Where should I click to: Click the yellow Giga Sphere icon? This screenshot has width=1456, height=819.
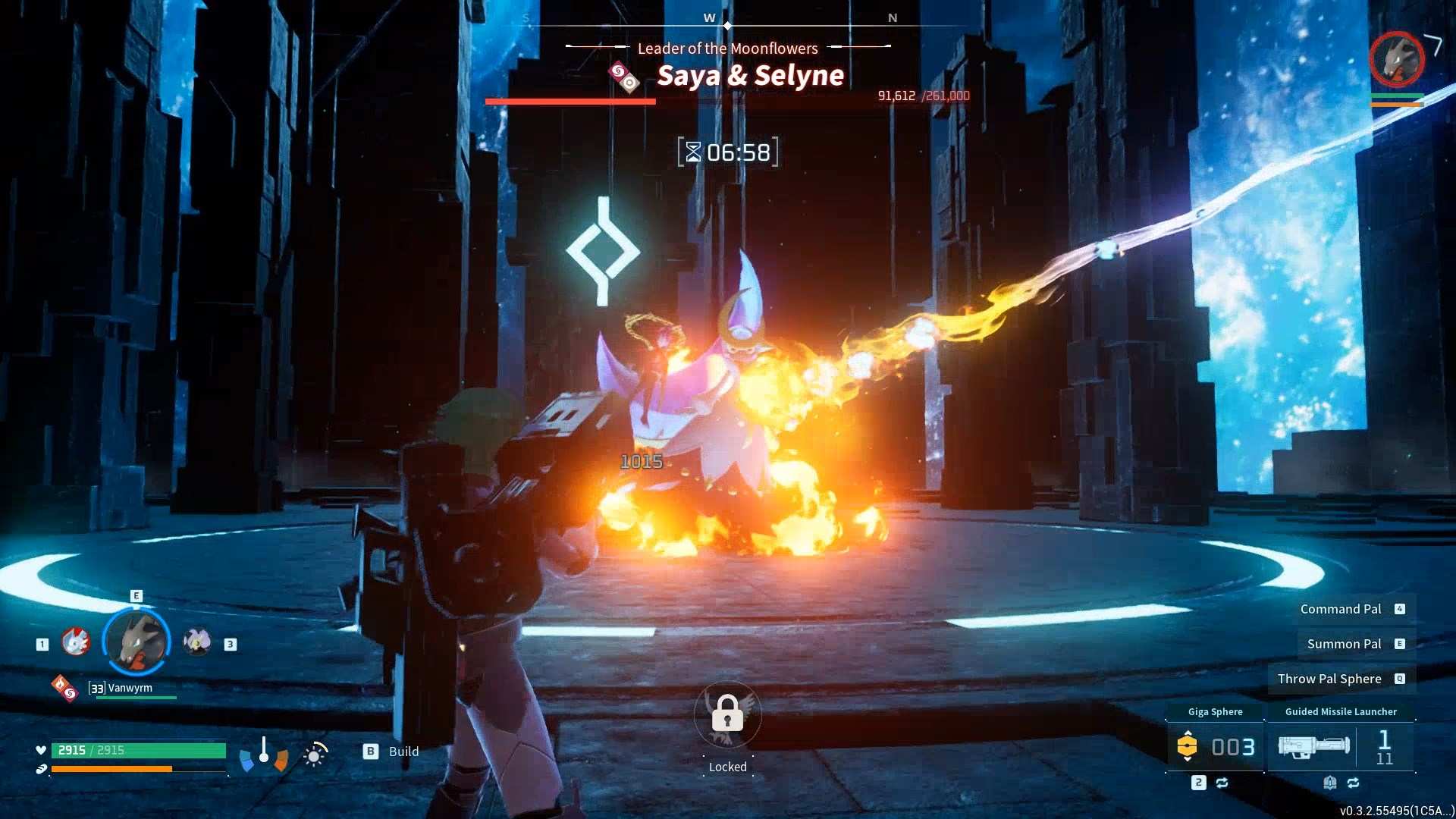click(1187, 745)
